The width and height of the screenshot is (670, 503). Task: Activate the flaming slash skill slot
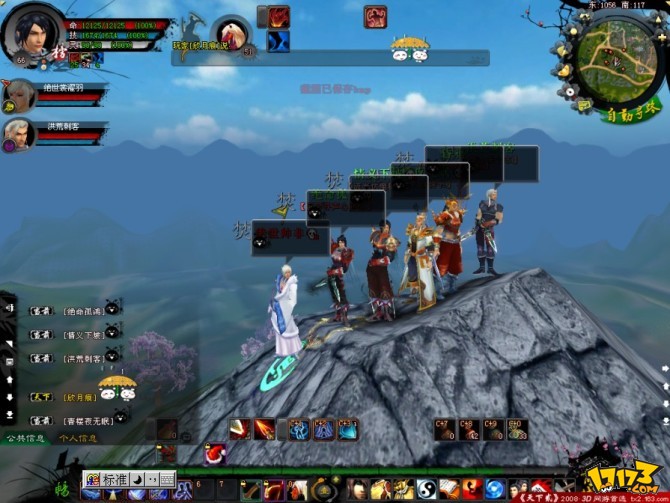click(x=264, y=429)
